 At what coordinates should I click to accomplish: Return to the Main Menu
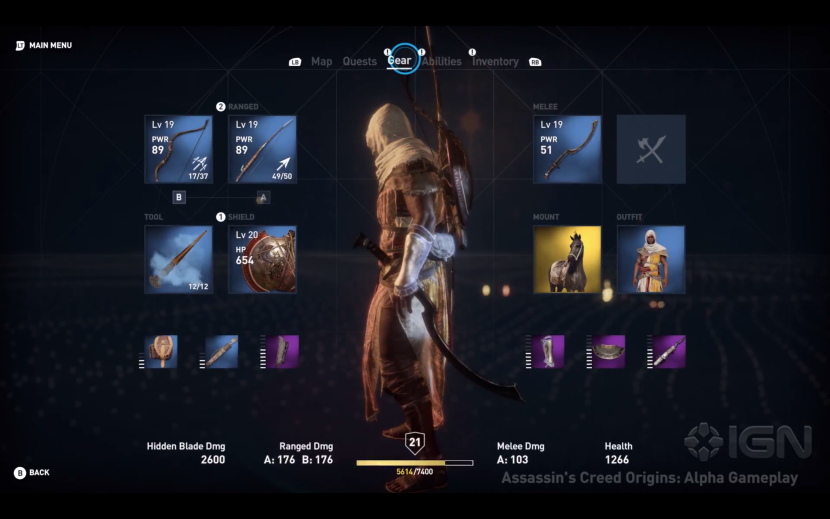[x=44, y=46]
